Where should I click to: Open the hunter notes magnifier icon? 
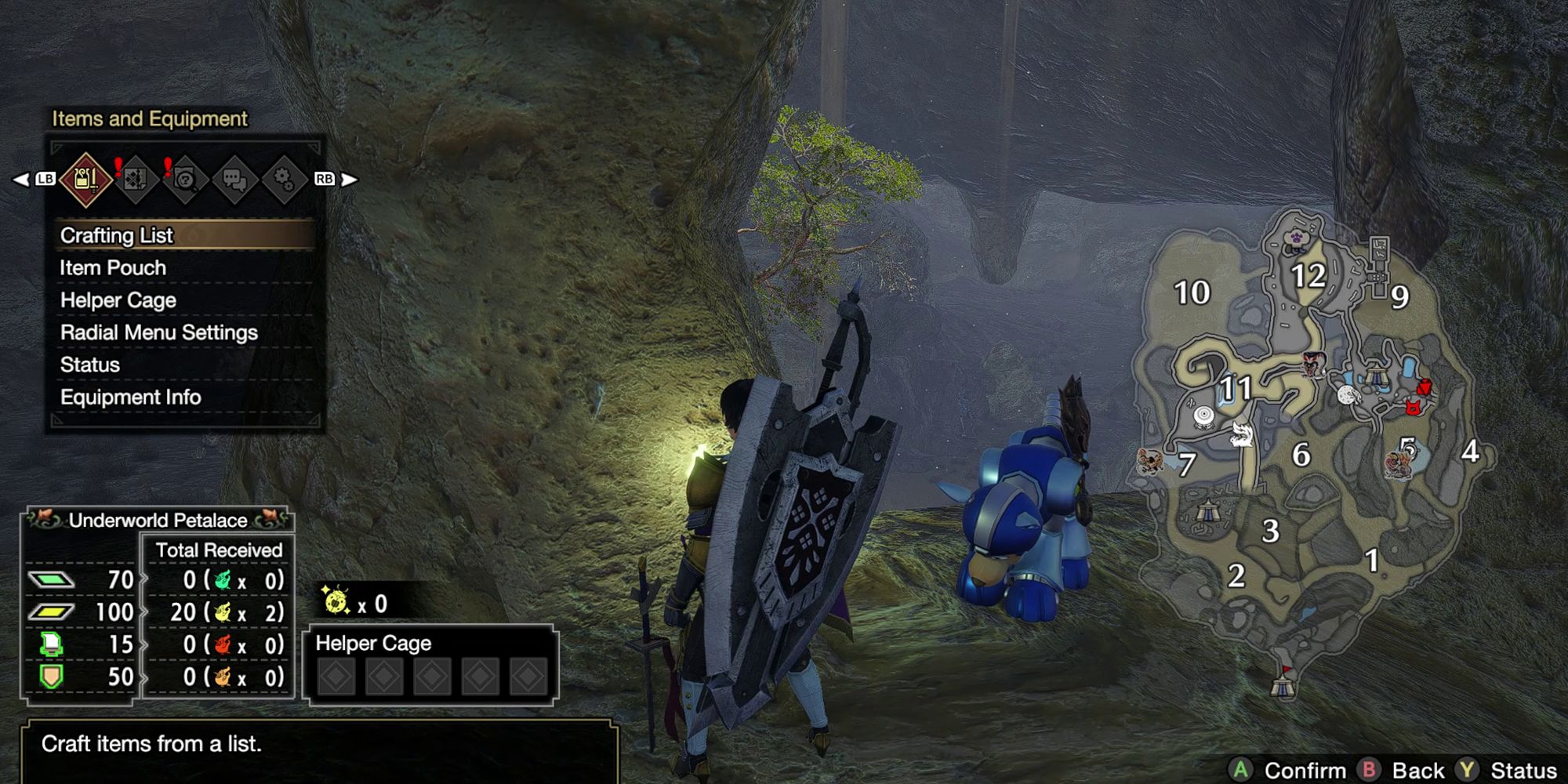click(x=187, y=179)
